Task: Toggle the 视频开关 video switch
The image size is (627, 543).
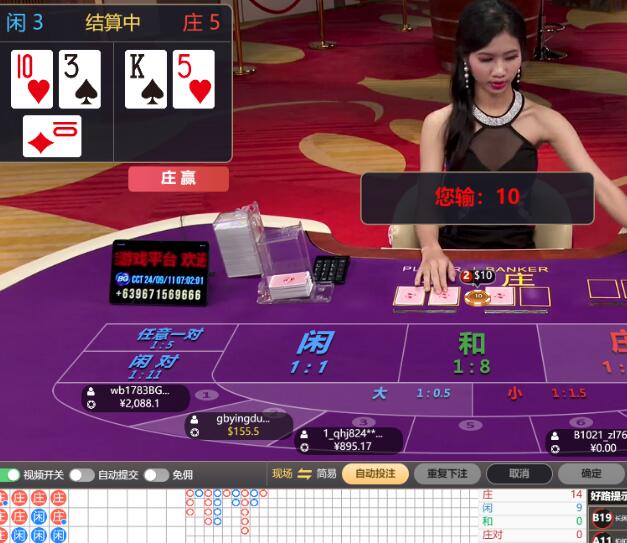Action: tap(12, 474)
